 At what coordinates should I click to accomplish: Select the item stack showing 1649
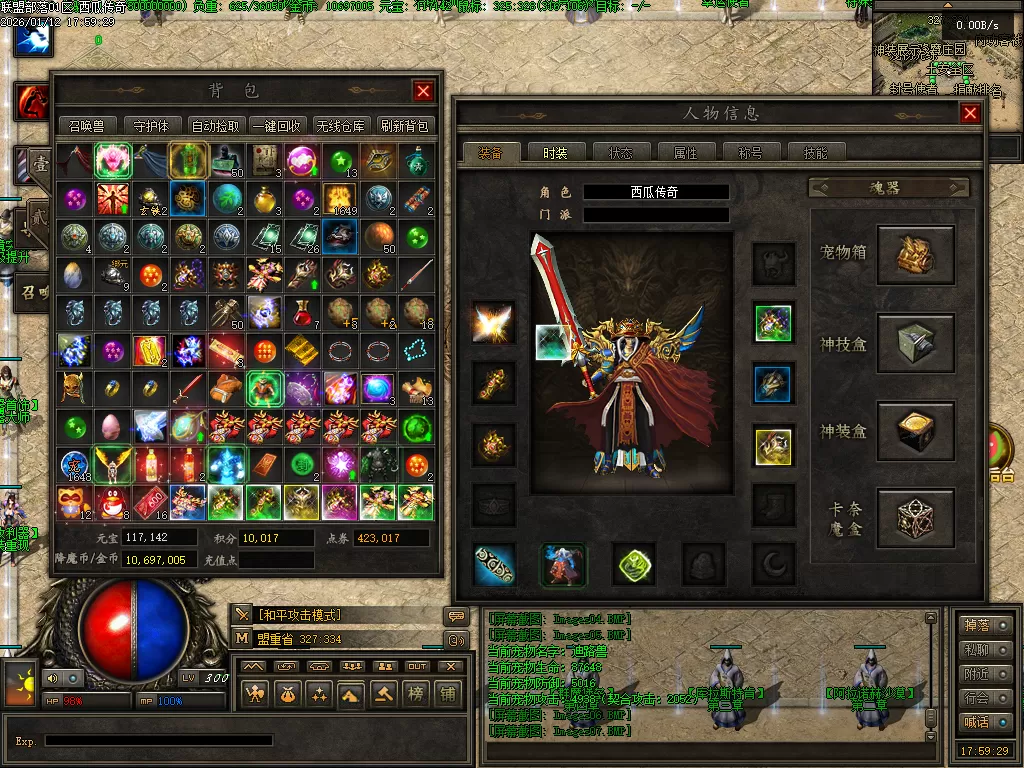pos(340,198)
